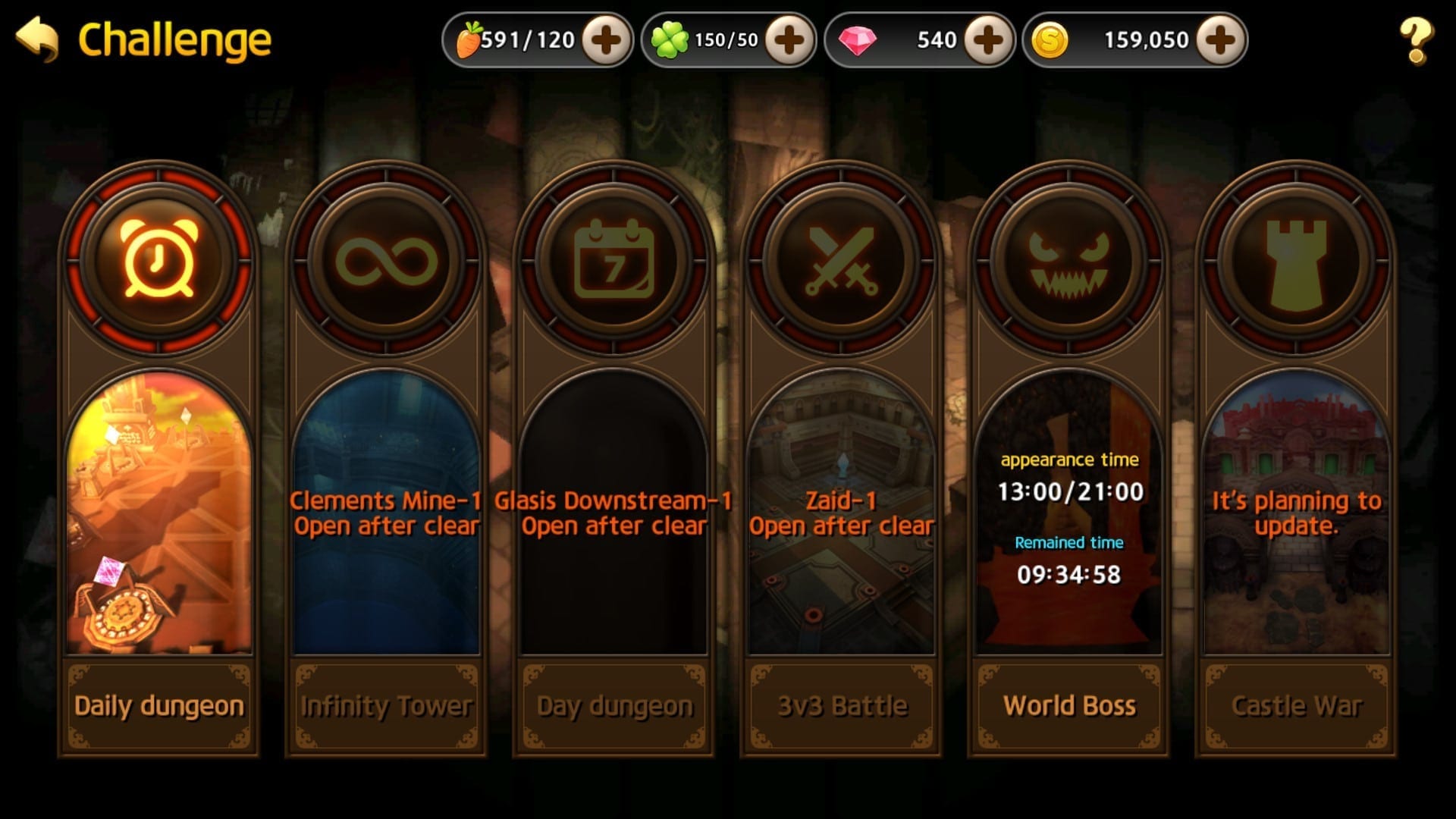Add more clover points
The height and width of the screenshot is (819, 1456).
[789, 40]
